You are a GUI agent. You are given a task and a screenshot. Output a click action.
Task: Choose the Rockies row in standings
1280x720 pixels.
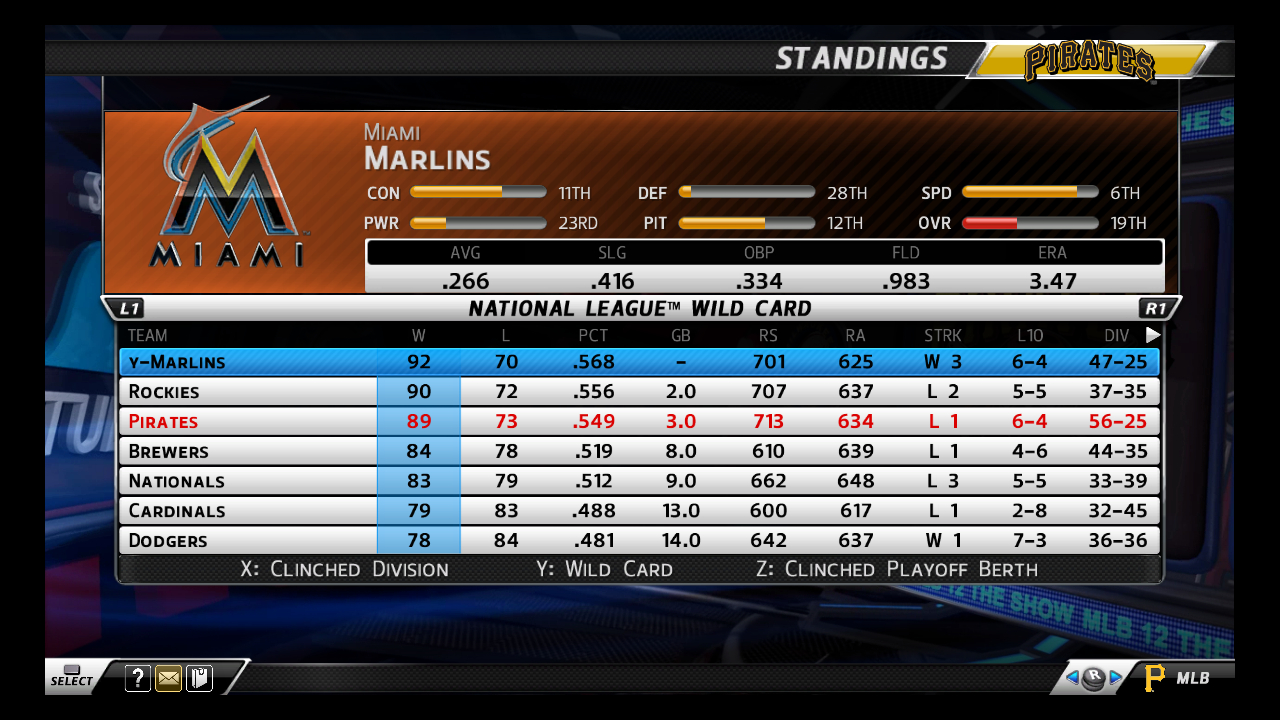tap(638, 391)
